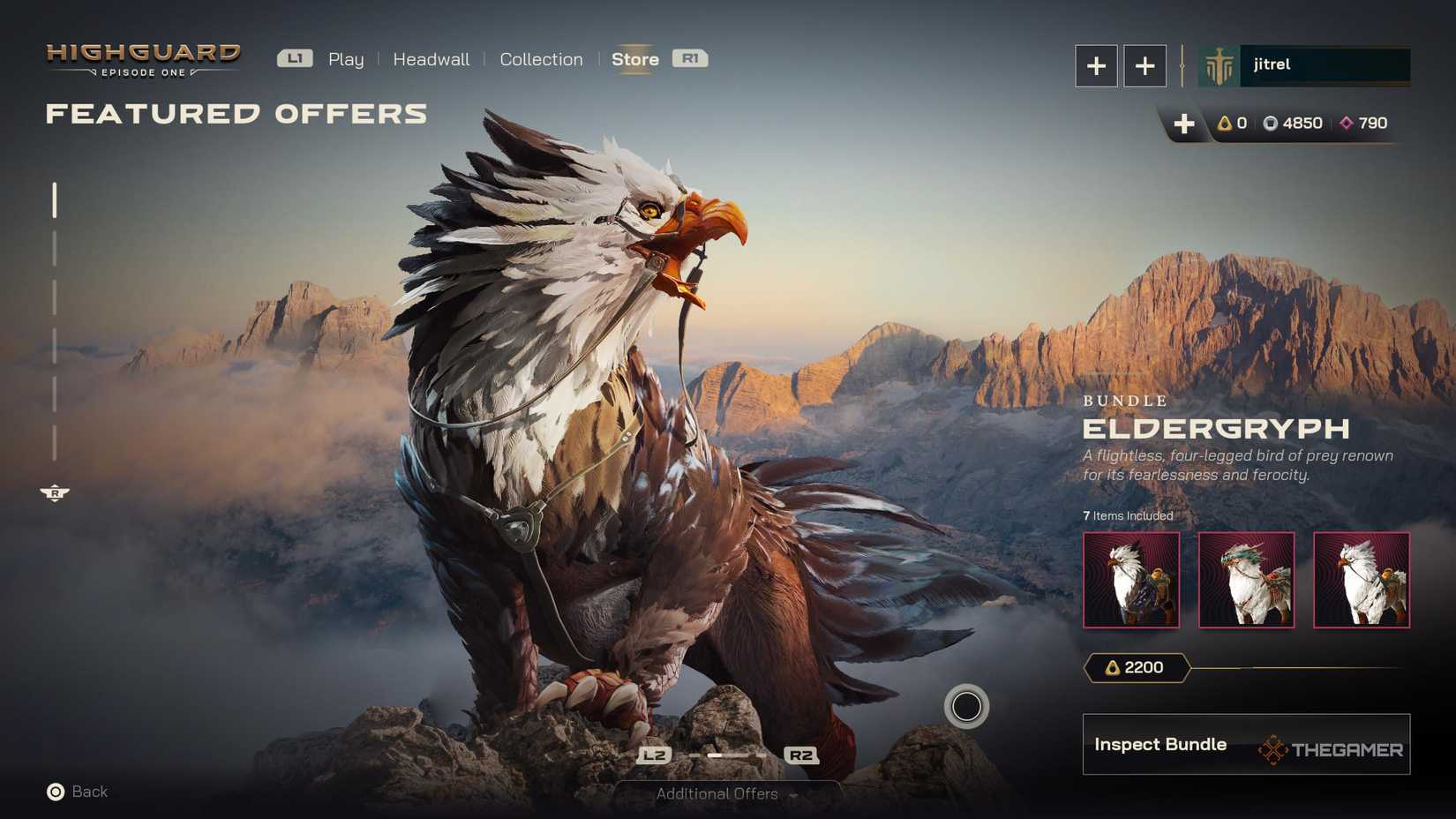Click the first plus icon in the top bar
The width and height of the screenshot is (1456, 819).
[x=1095, y=65]
